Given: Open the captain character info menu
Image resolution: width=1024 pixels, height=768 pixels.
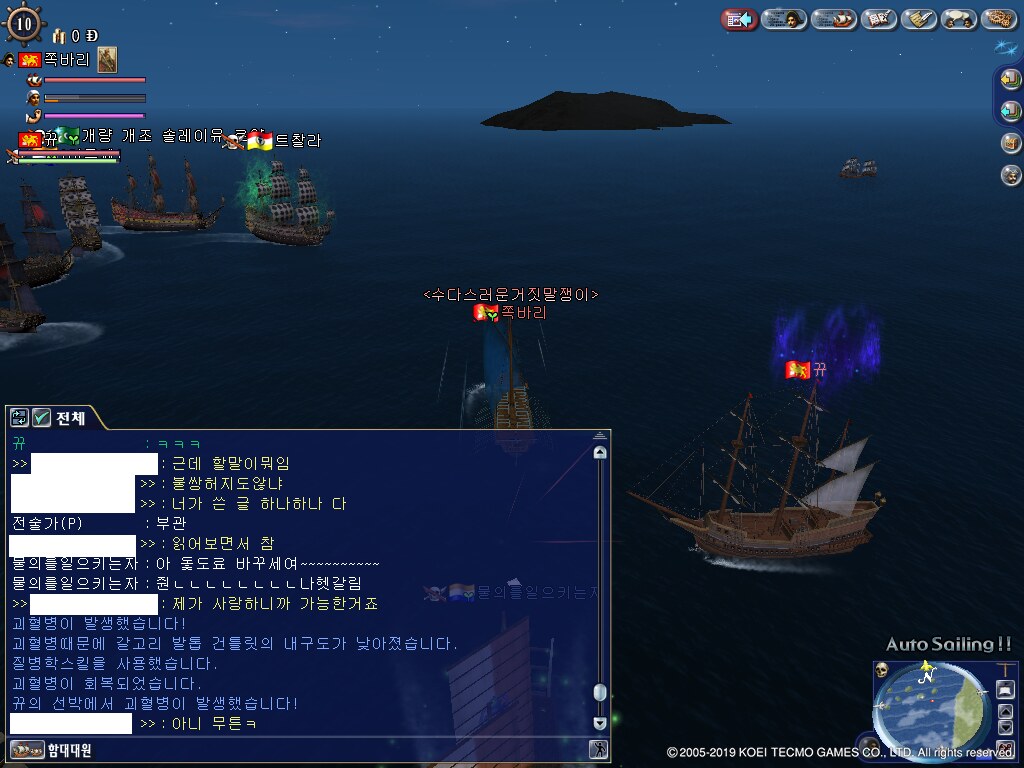Looking at the screenshot, I should (x=784, y=19).
